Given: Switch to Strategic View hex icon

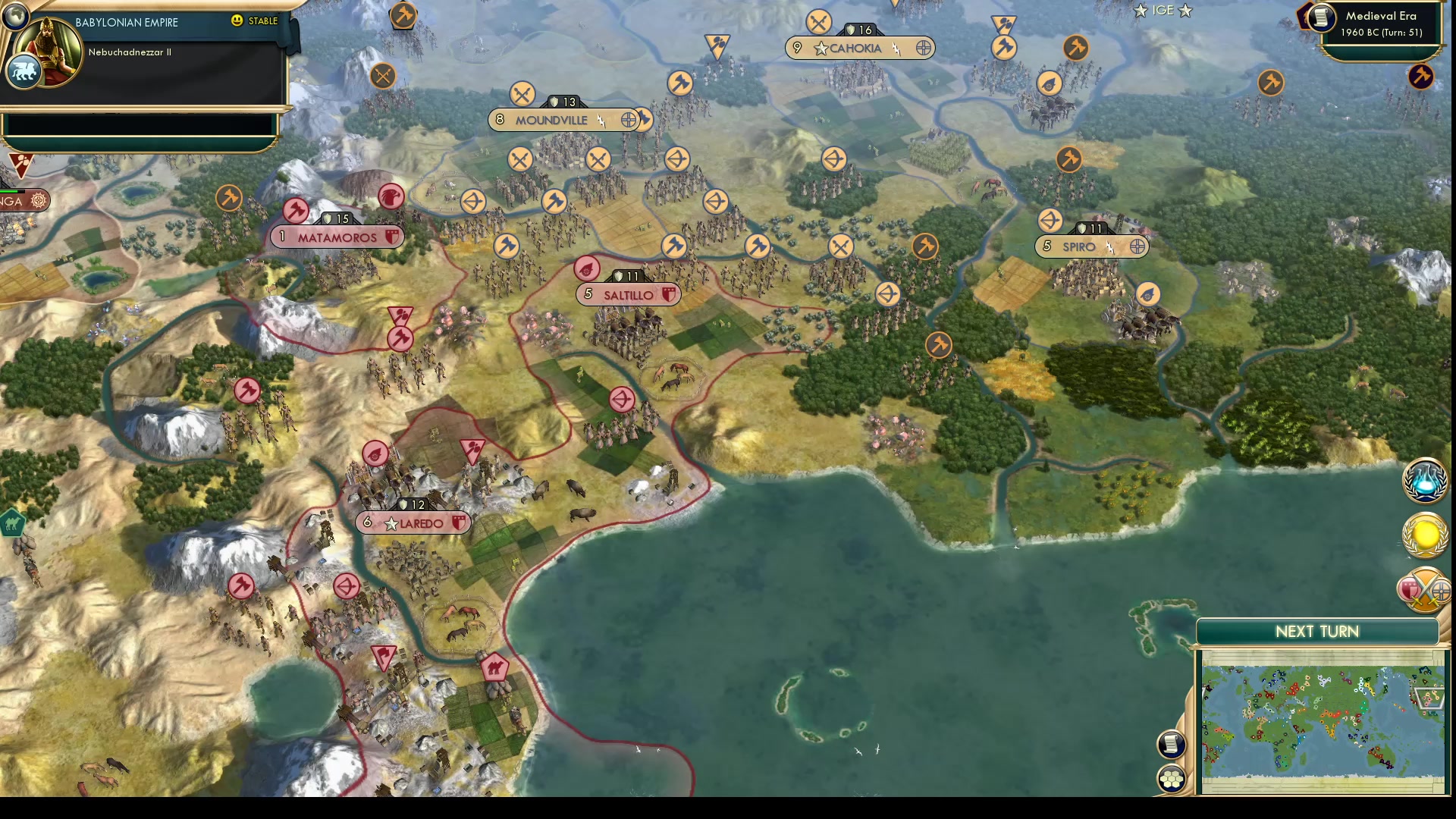Looking at the screenshot, I should coord(1172,777).
